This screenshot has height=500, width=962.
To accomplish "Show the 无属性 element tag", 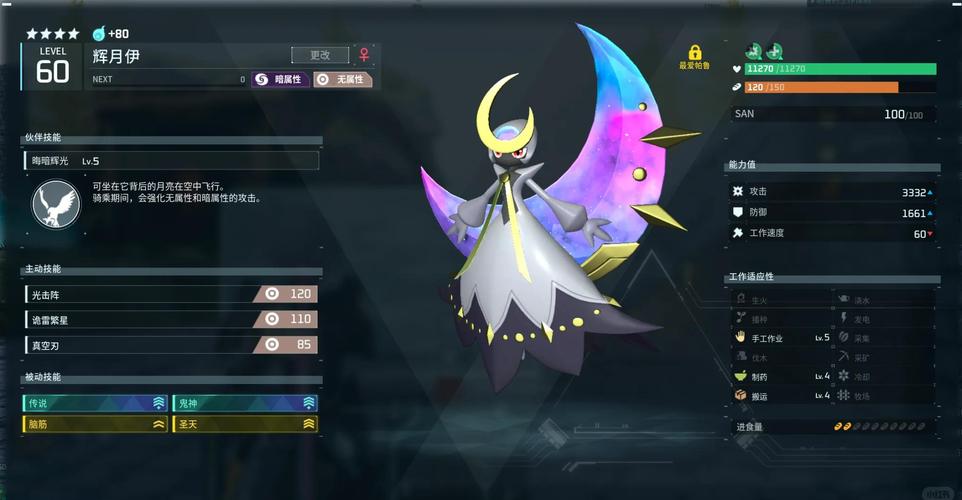I will pos(342,79).
